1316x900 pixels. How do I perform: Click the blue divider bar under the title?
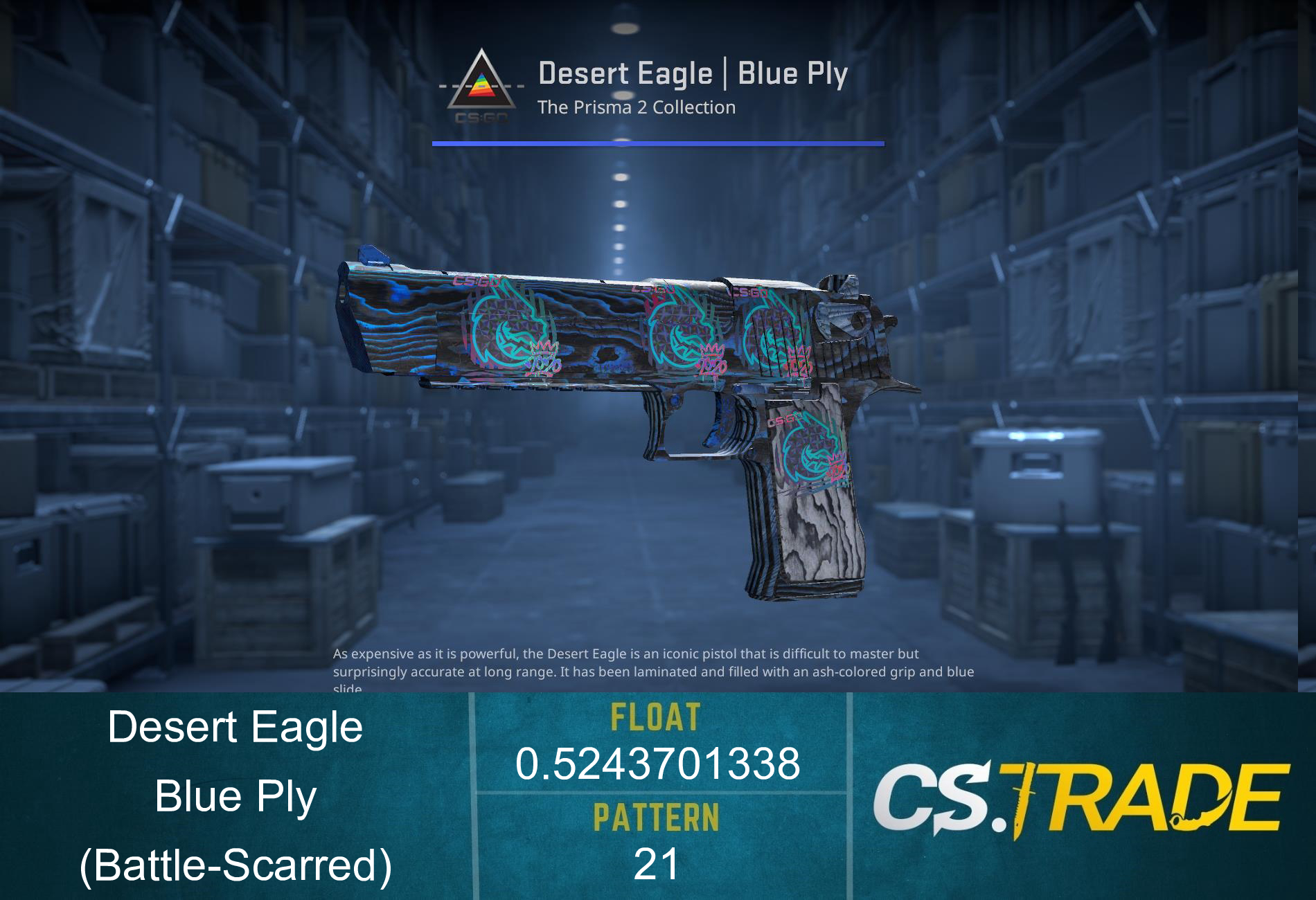pyautogui.click(x=658, y=143)
